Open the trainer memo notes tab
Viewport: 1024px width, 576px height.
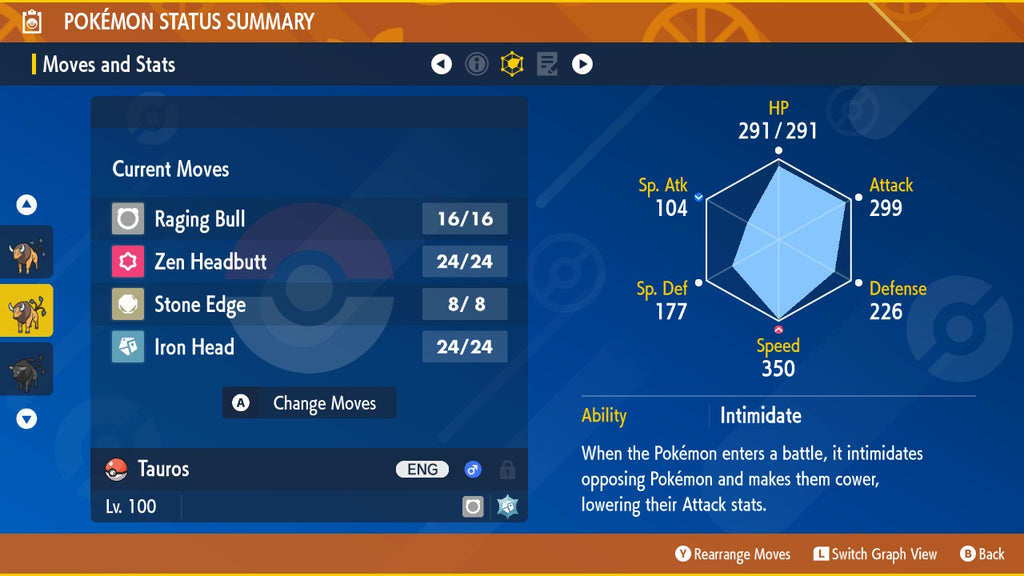pos(547,65)
